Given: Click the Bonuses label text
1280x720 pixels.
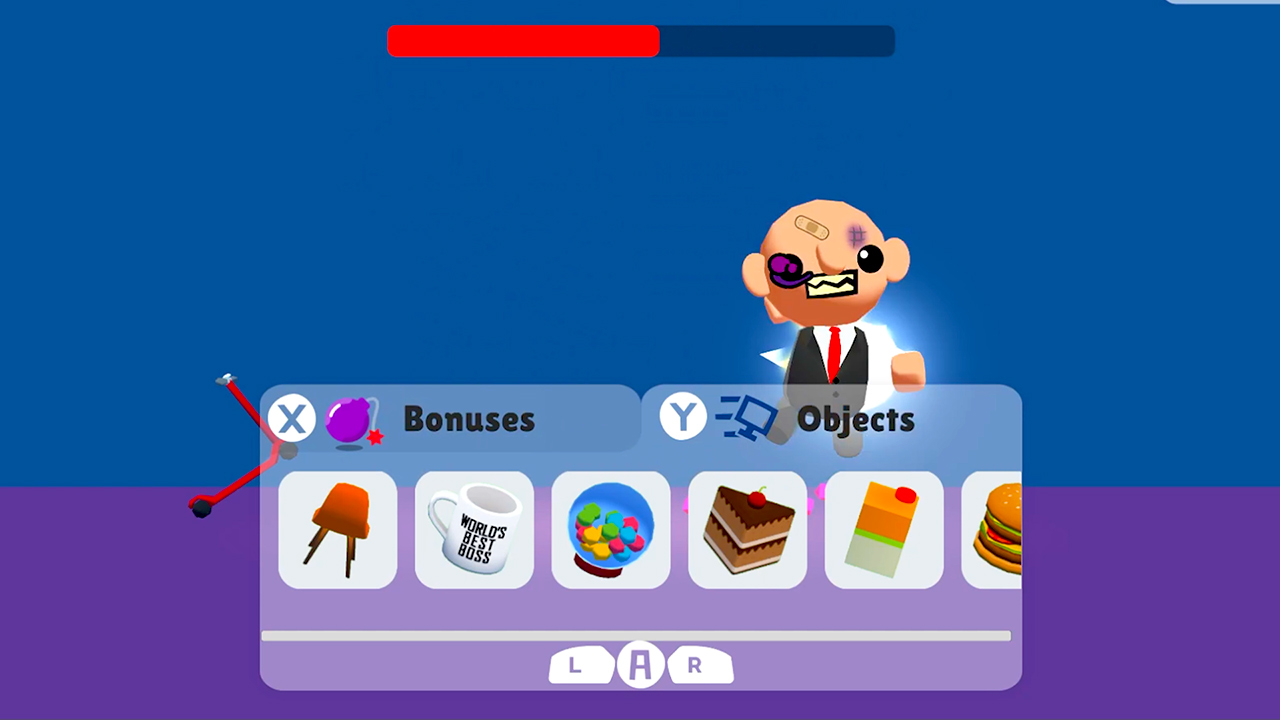Looking at the screenshot, I should click(x=469, y=419).
